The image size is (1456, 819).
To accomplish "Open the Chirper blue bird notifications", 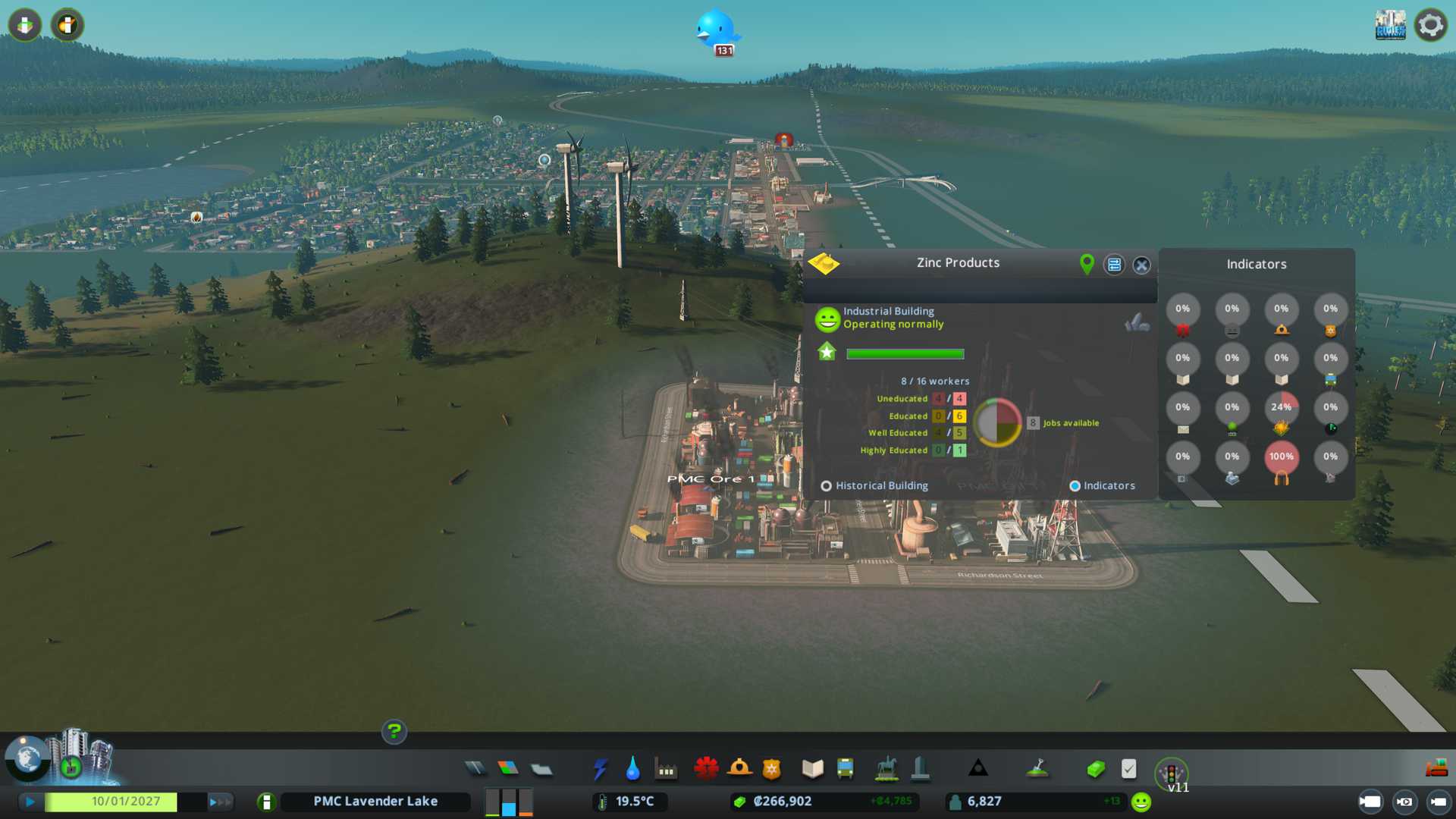I will tap(715, 30).
